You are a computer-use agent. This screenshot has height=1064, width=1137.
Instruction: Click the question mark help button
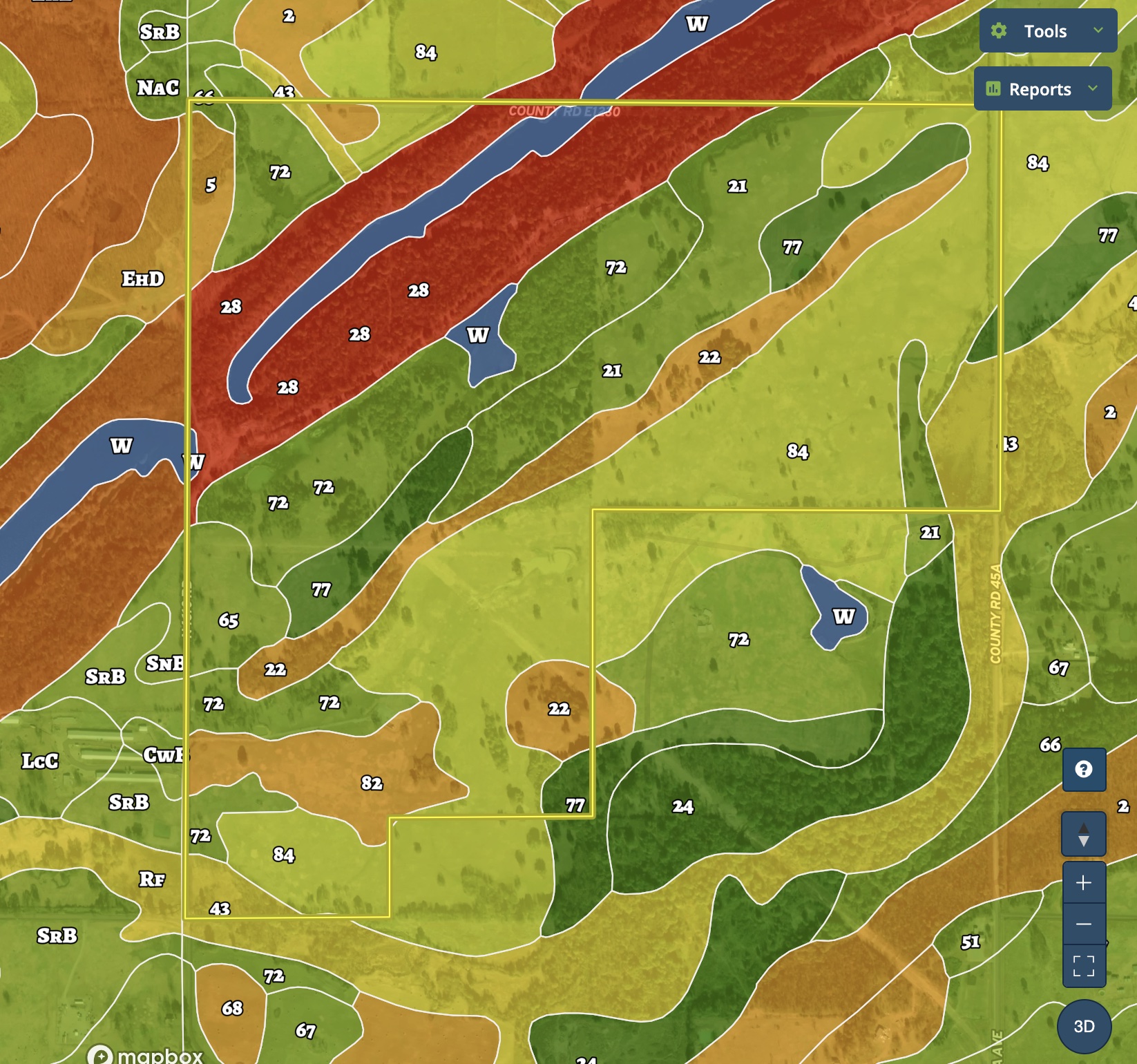point(1084,769)
